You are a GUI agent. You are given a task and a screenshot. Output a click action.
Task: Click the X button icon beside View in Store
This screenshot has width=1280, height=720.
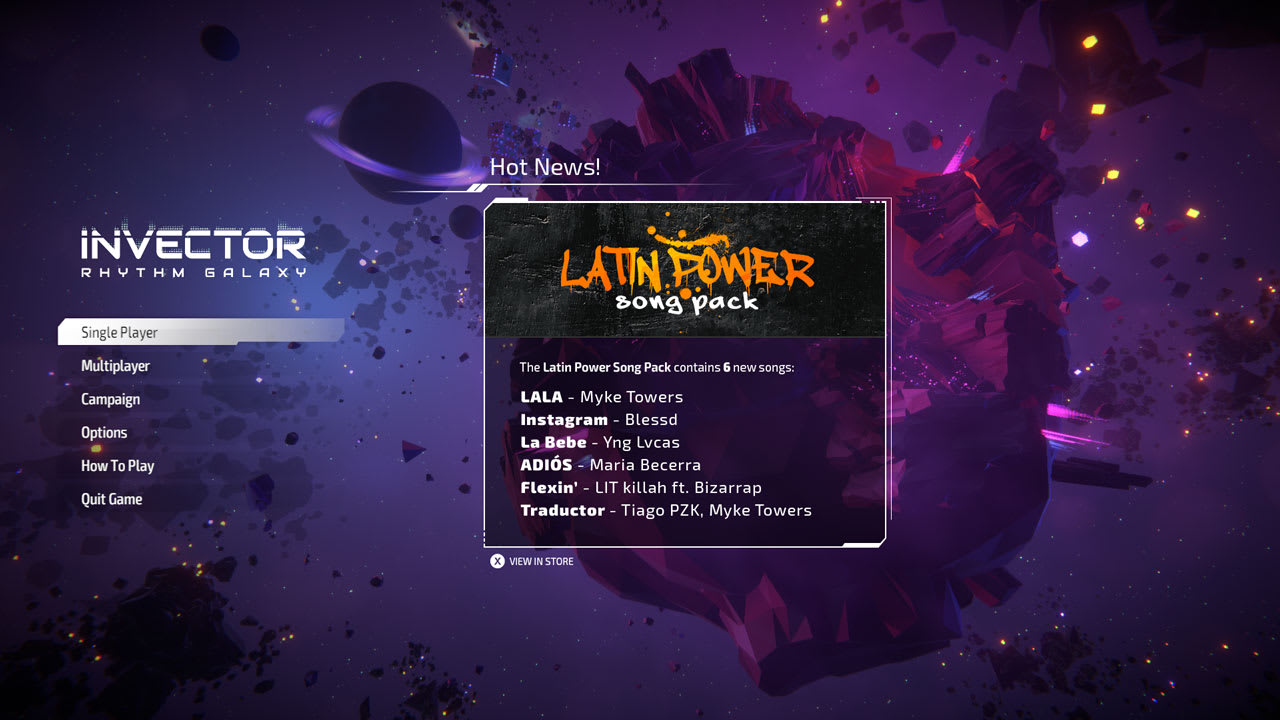pyautogui.click(x=497, y=561)
